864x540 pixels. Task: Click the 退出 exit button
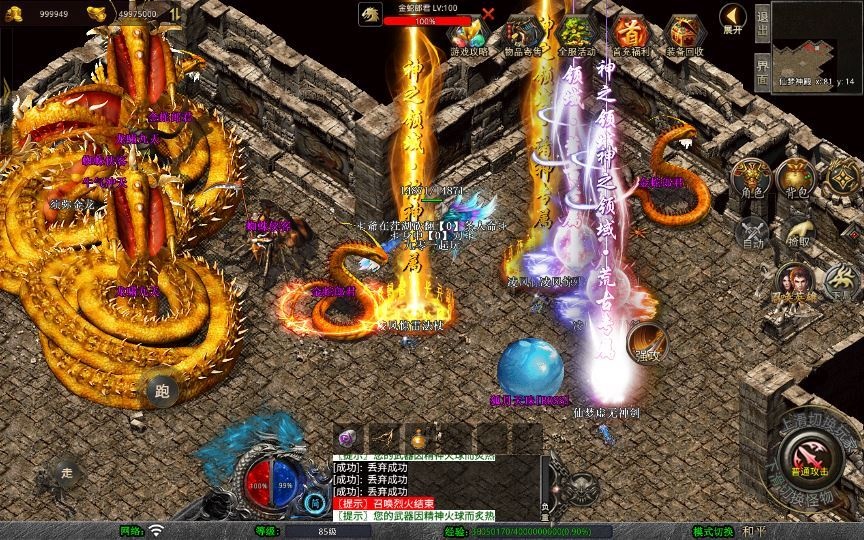coord(761,17)
